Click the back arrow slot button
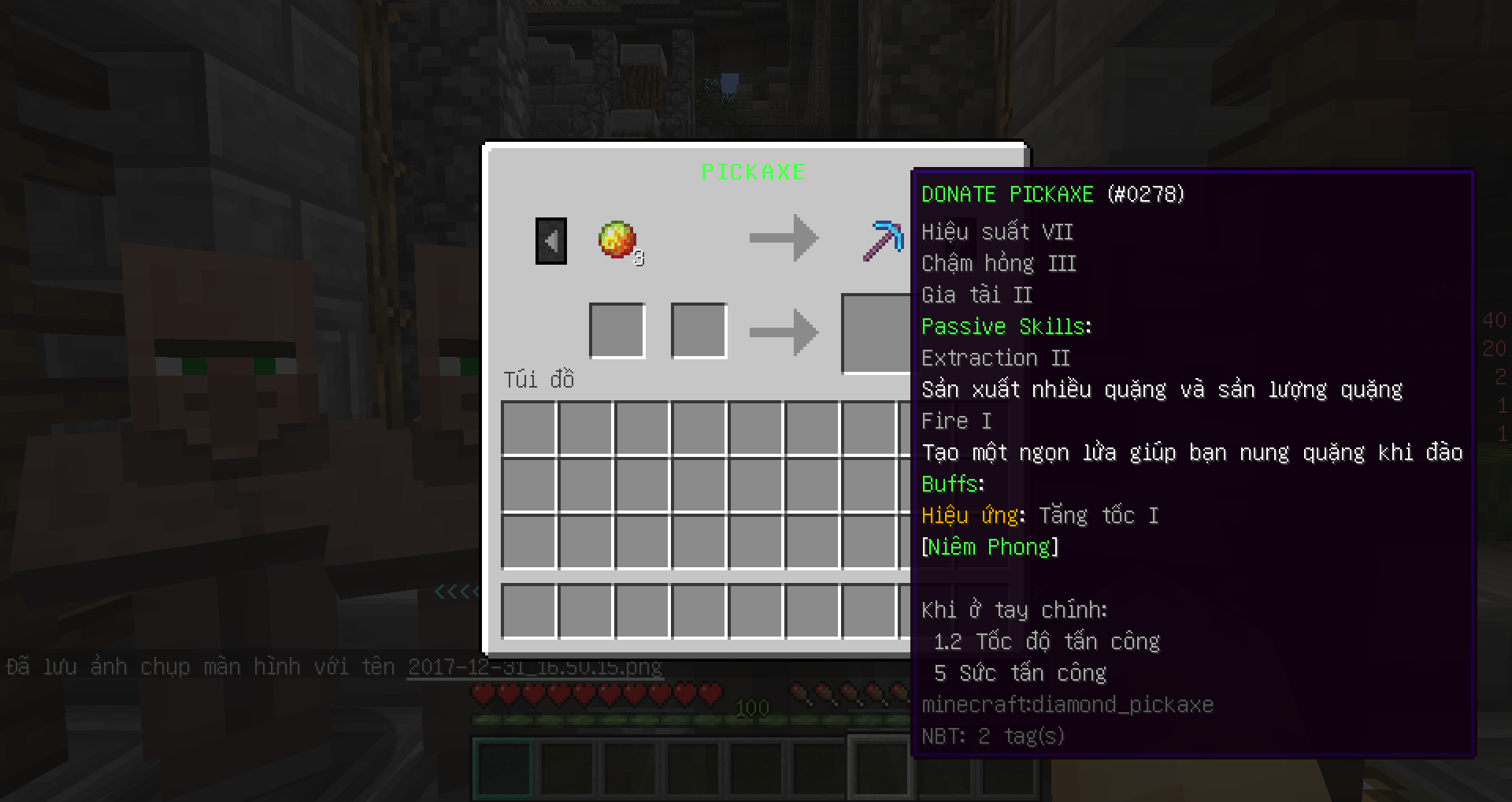The width and height of the screenshot is (1512, 802). coord(551,240)
